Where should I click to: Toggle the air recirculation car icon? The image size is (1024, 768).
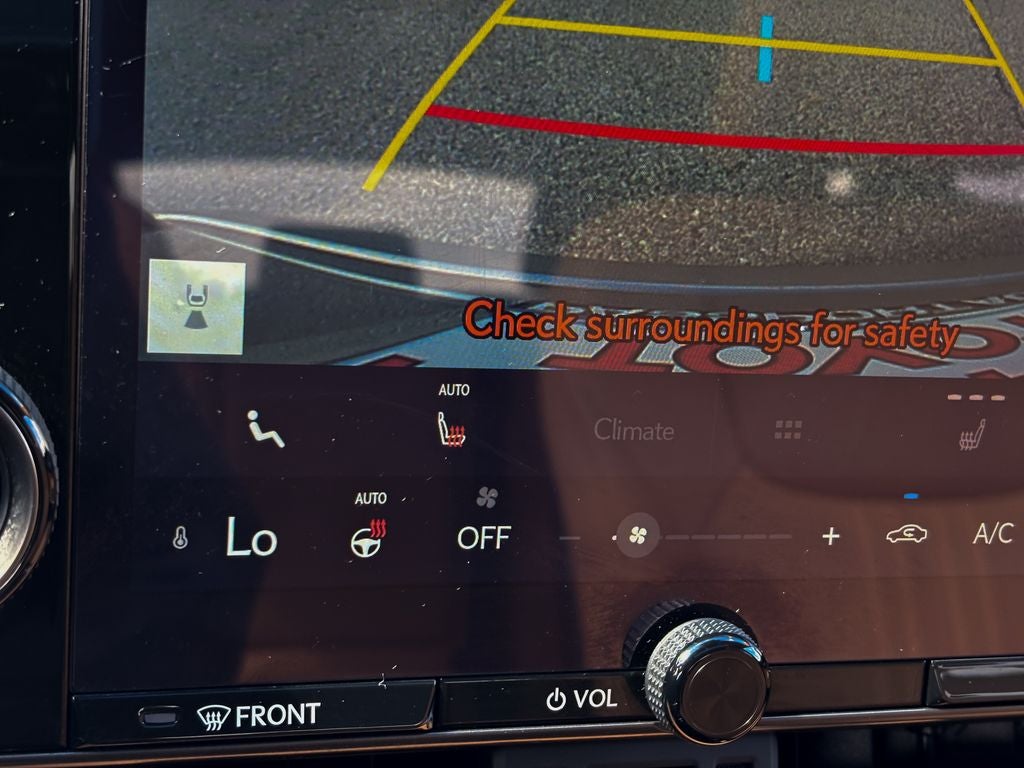906,535
